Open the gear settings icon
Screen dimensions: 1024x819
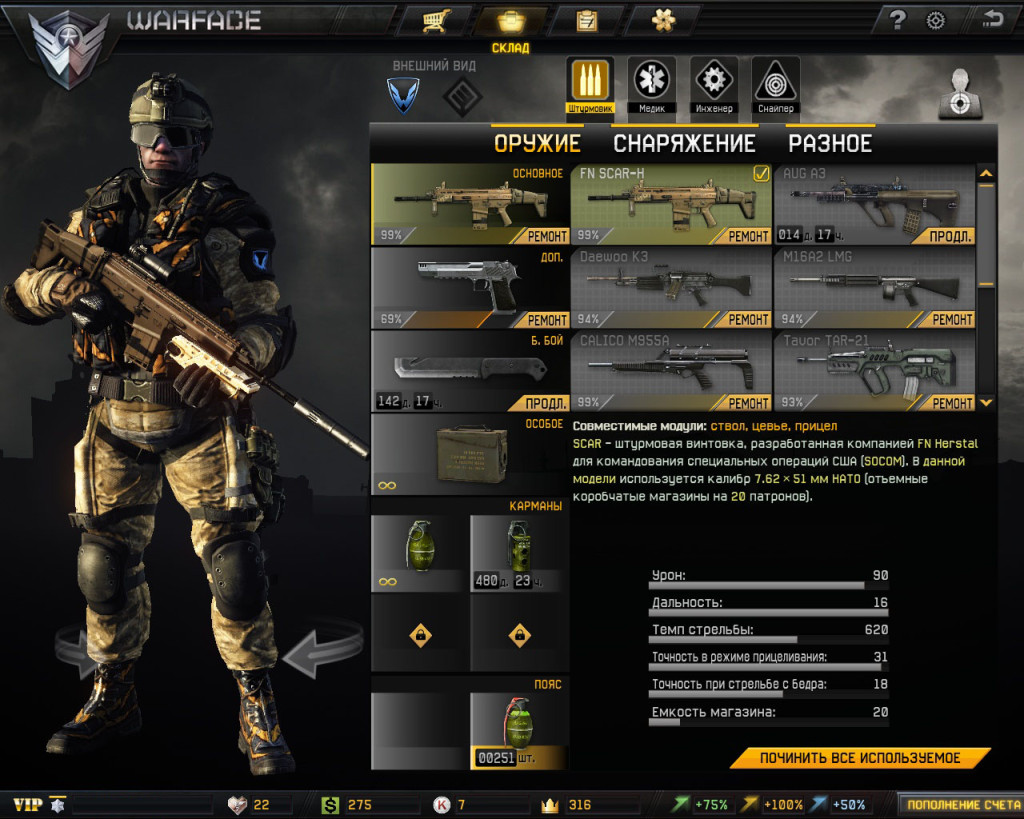pos(936,20)
